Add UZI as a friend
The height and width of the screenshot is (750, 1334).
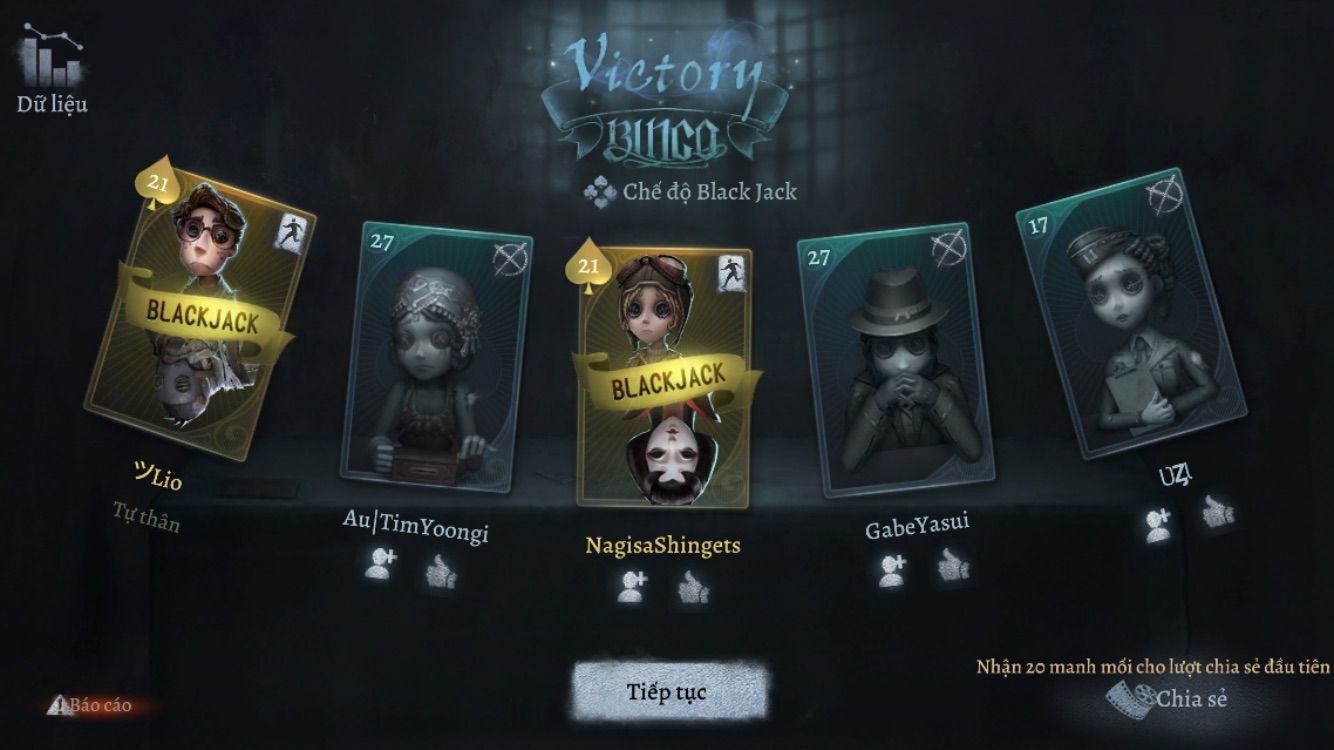tap(1160, 524)
